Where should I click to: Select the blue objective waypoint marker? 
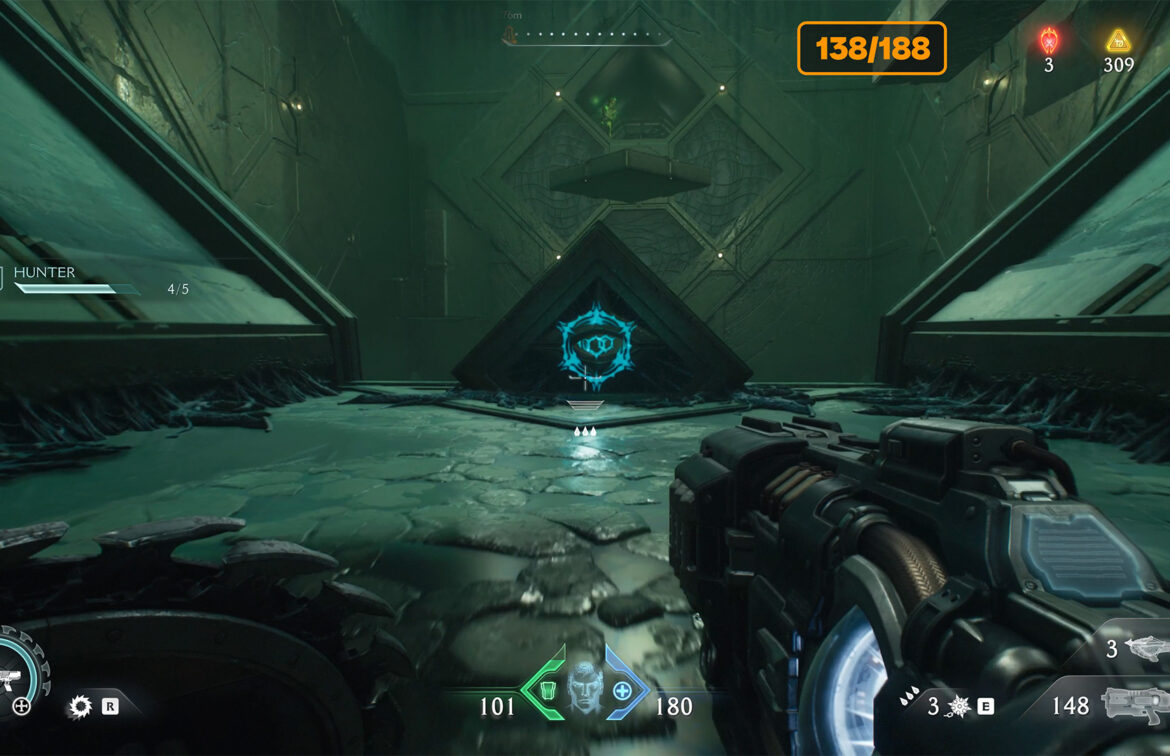pyautogui.click(x=596, y=344)
